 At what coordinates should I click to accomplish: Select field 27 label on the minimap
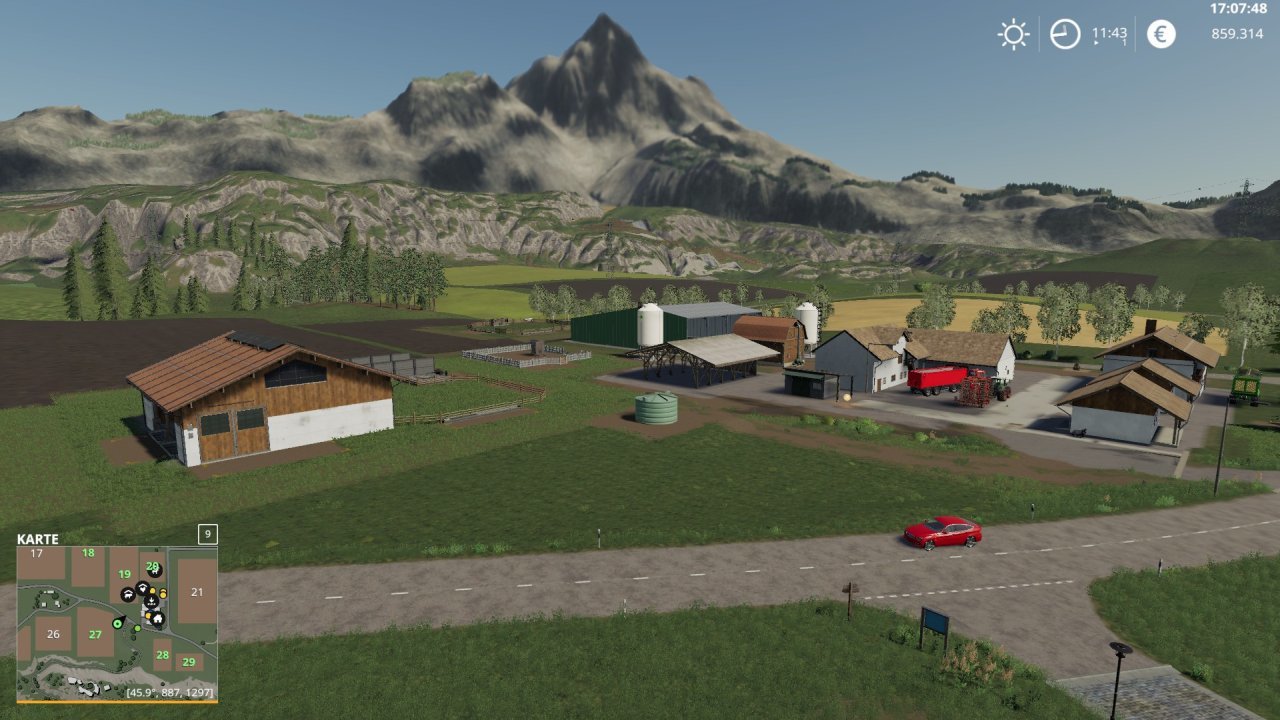[x=95, y=633]
